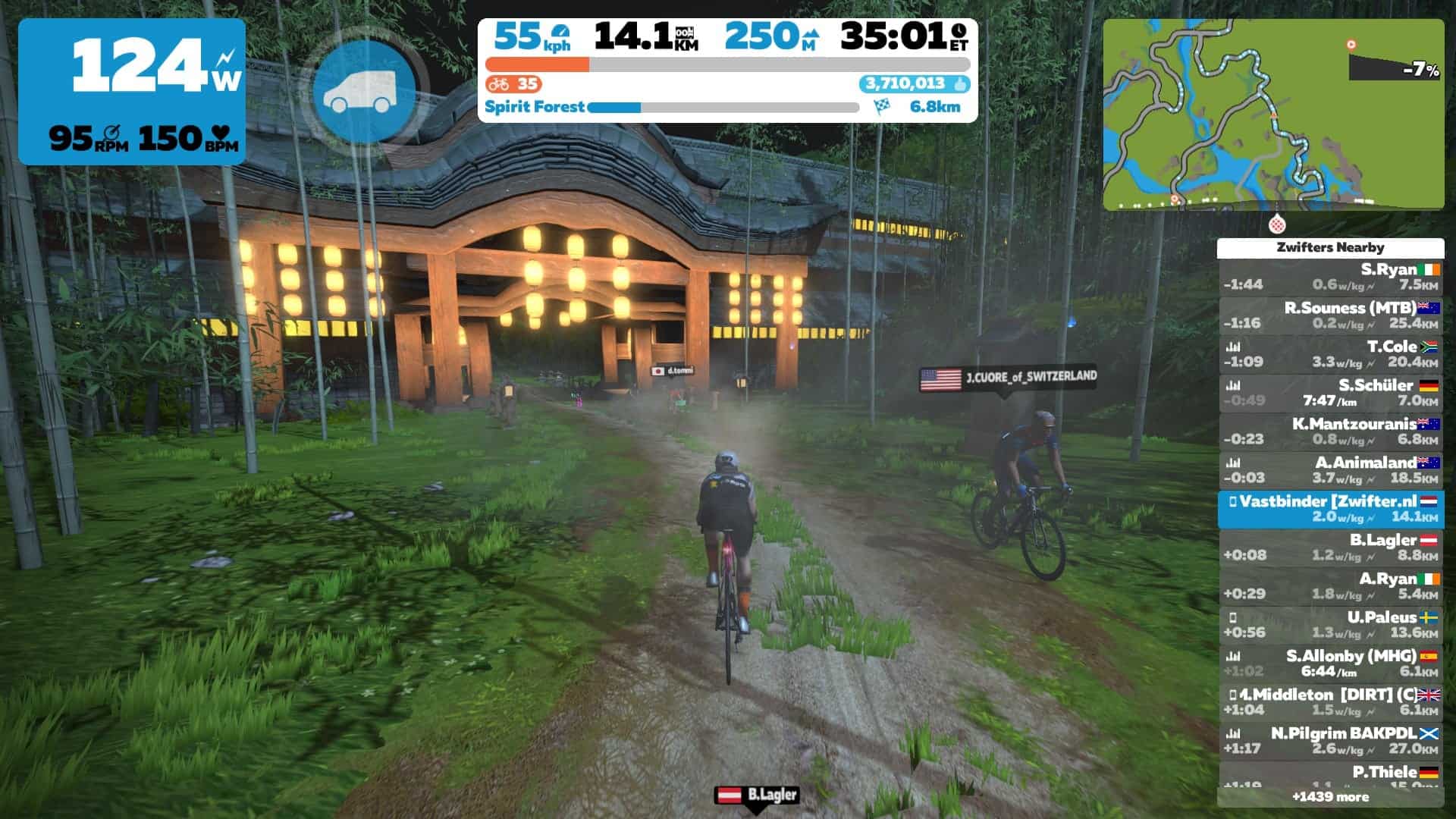Select S.Ryan in Zwifters Nearby list
Viewport: 1456px width, 819px height.
(x=1330, y=277)
